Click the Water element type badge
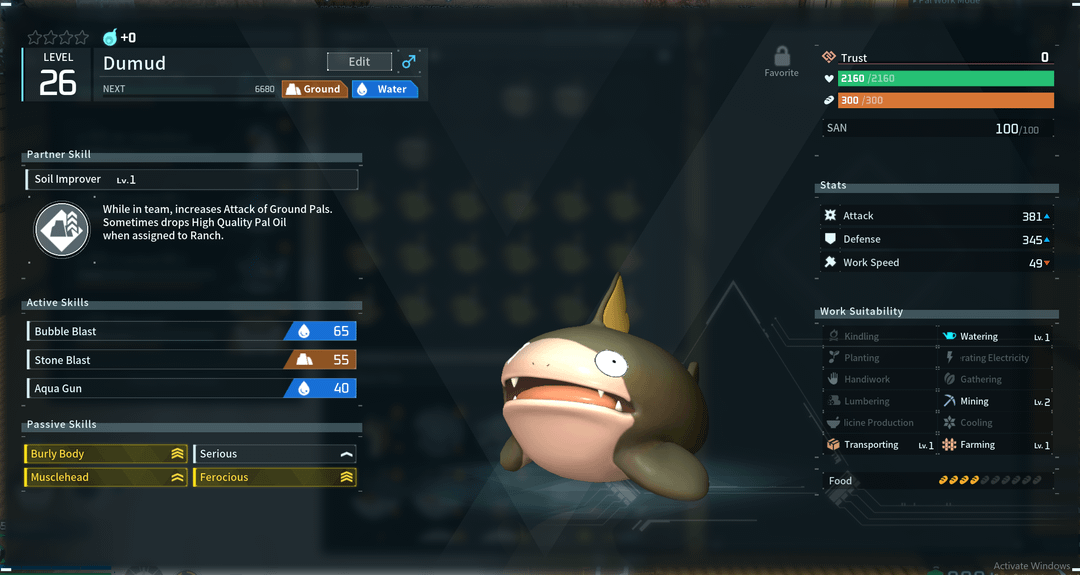1080x575 pixels. (384, 89)
